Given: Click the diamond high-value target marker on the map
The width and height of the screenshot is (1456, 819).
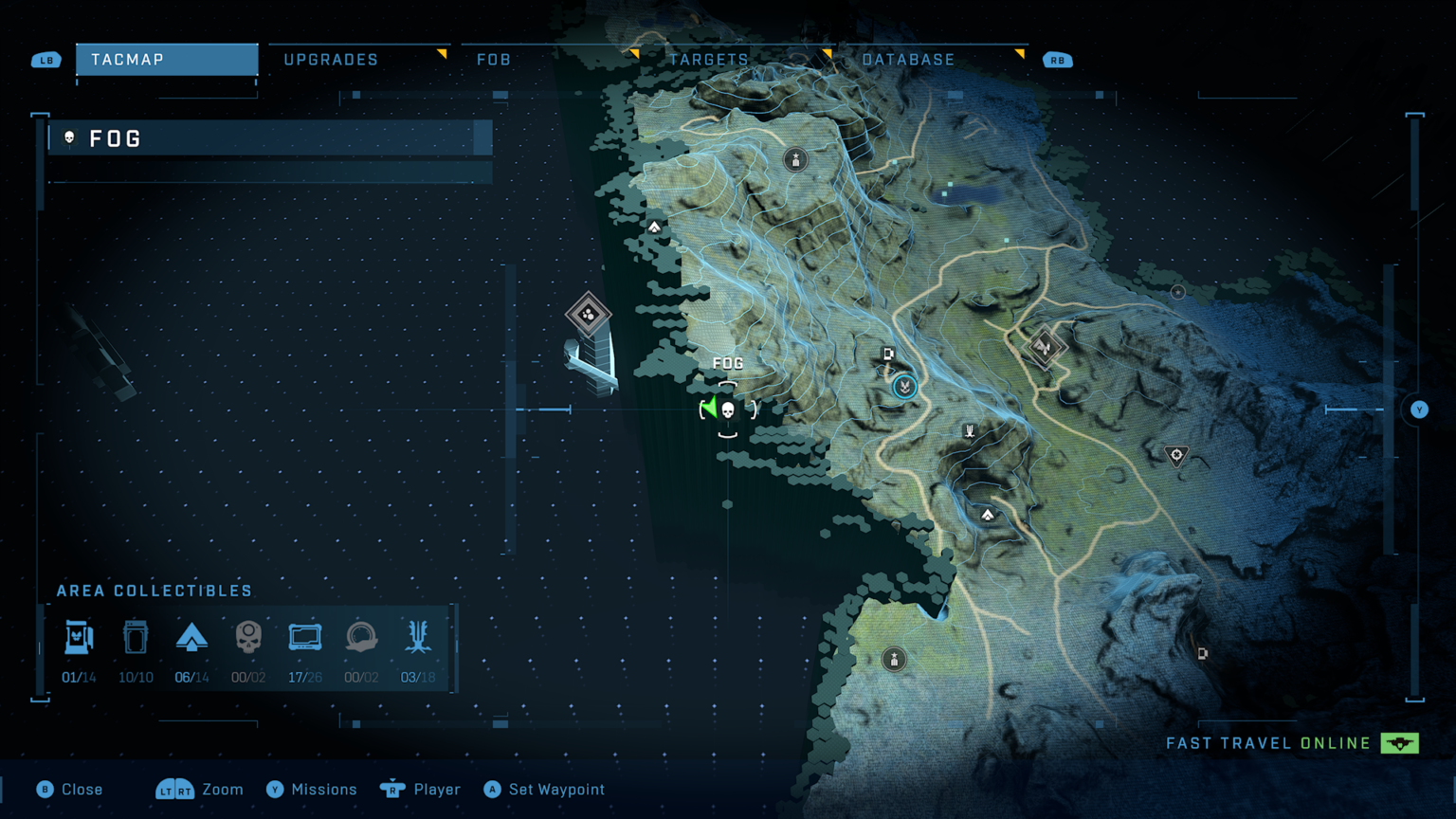Looking at the screenshot, I should pos(1046,349).
